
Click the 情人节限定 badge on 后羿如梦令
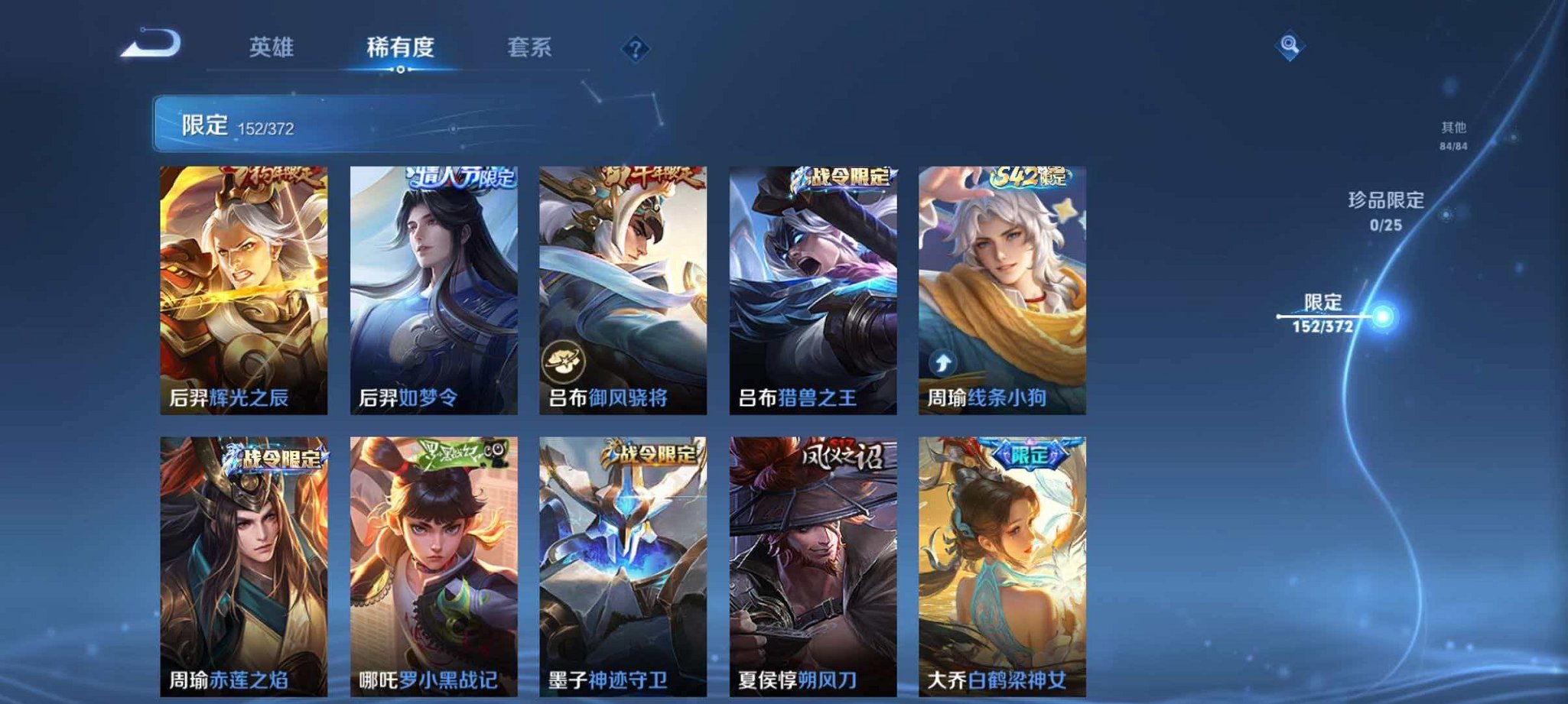click(x=464, y=180)
